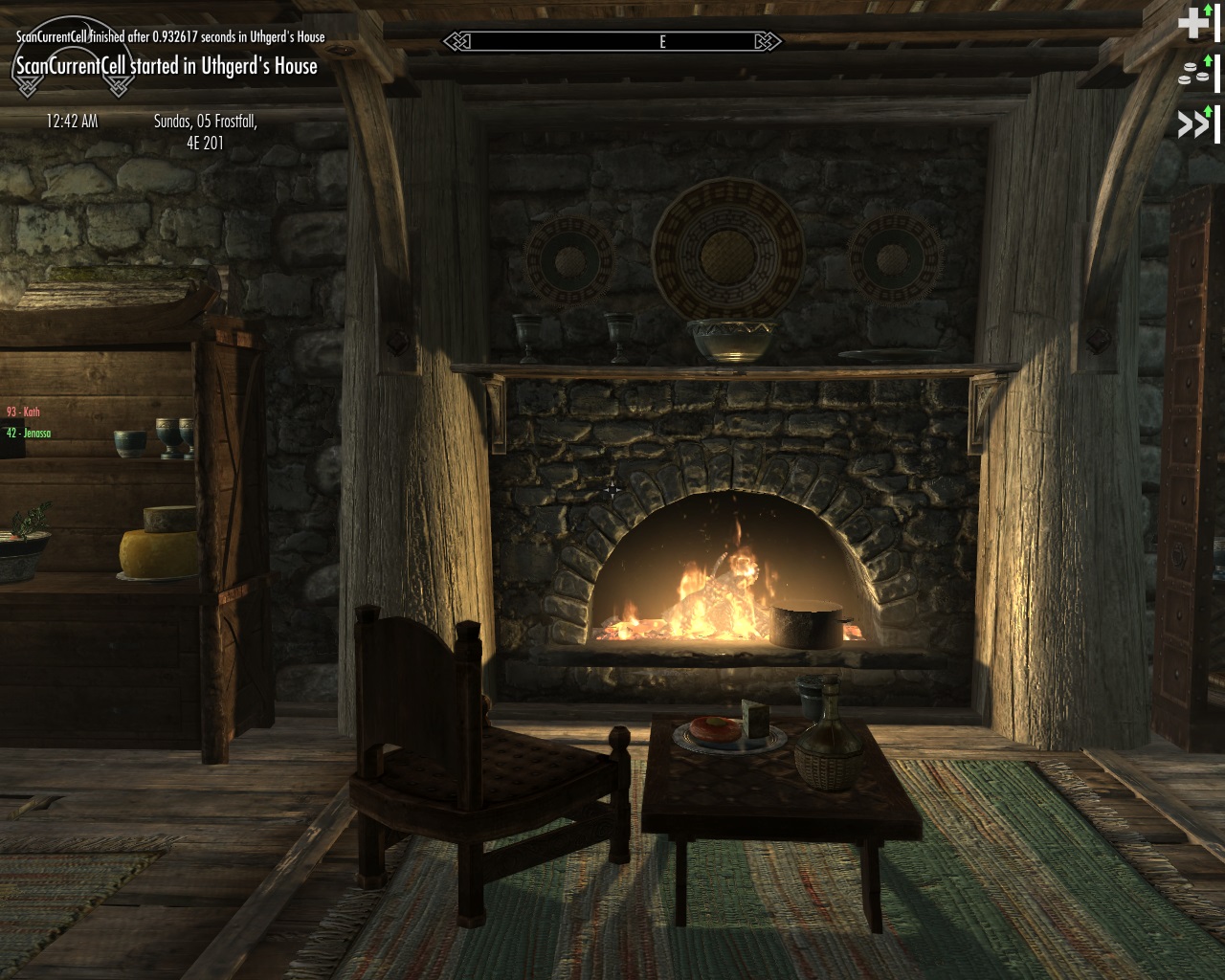The width and height of the screenshot is (1225, 980).
Task: Select the Kath follower entry
Action: click(x=23, y=412)
